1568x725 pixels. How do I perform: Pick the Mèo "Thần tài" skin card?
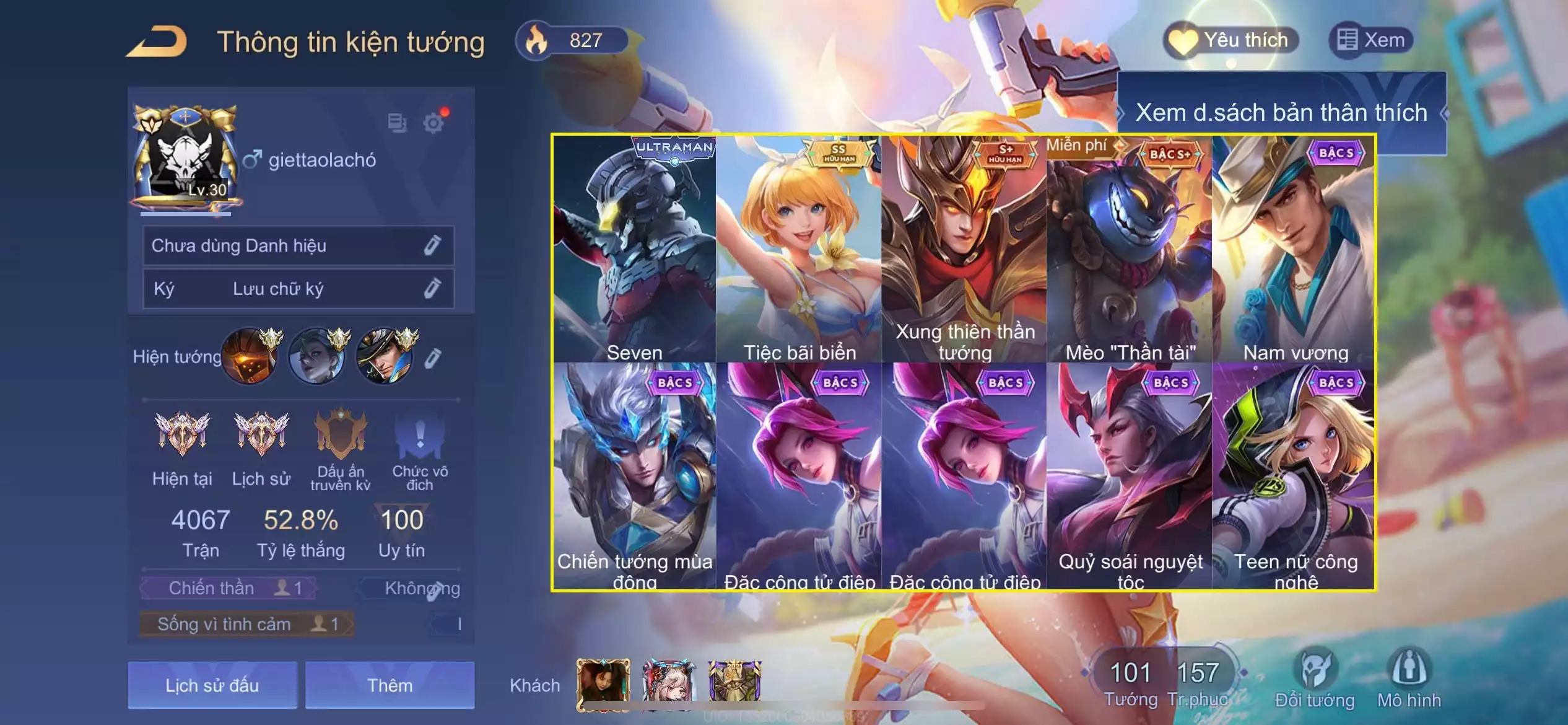tap(1130, 249)
